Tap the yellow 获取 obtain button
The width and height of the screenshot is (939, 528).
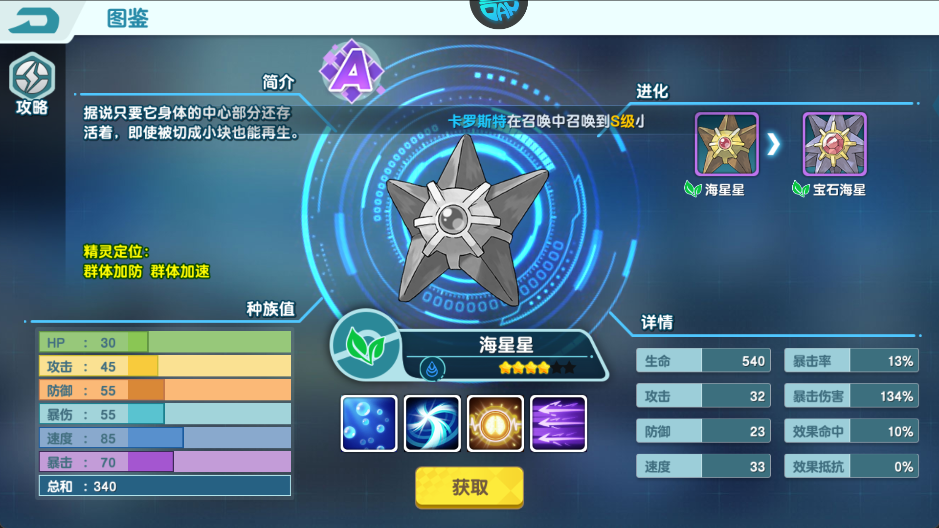(469, 488)
